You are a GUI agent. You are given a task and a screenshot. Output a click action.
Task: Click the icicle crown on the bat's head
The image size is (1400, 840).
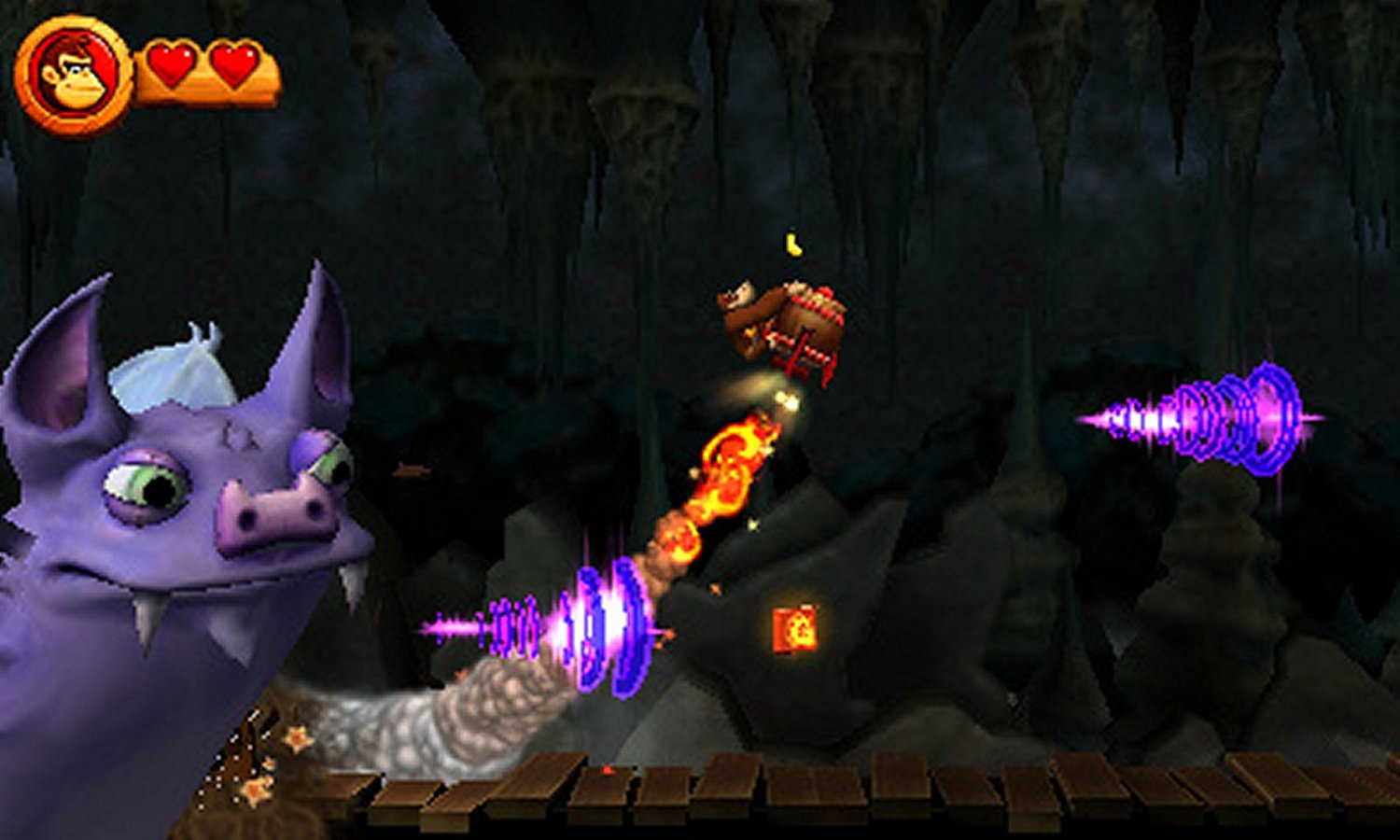(x=173, y=378)
